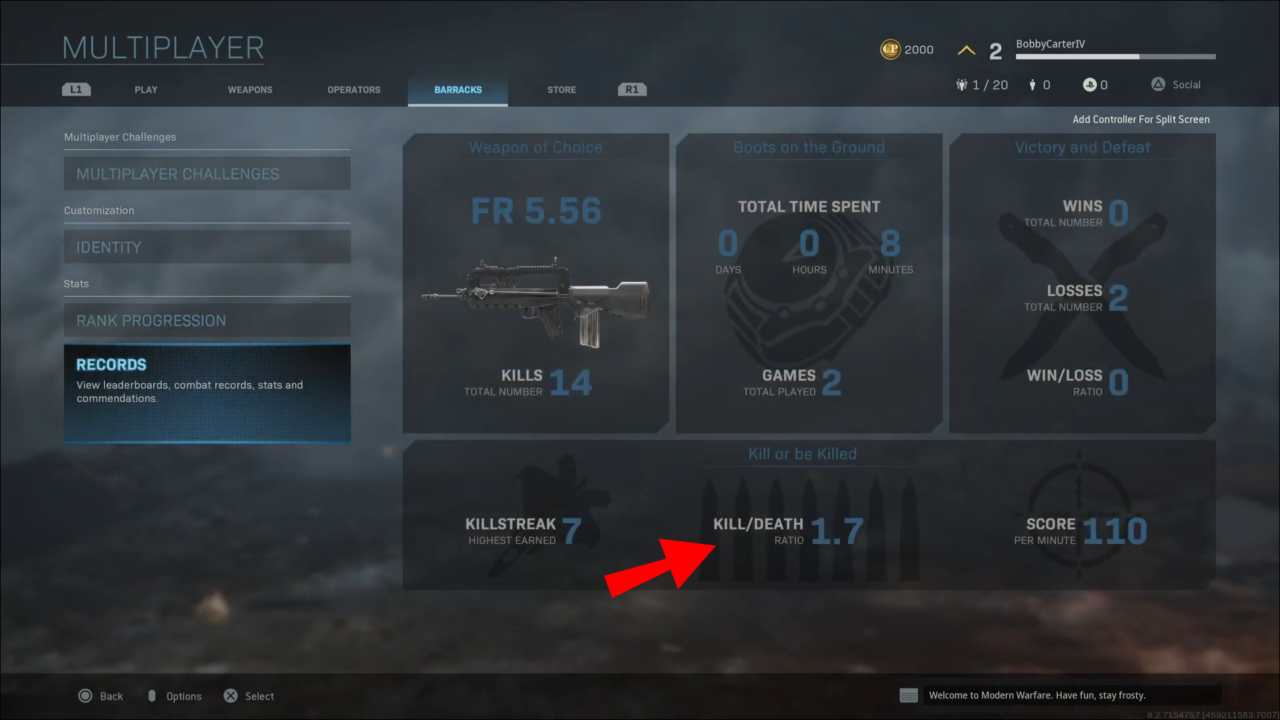Image resolution: width=1280 pixels, height=720 pixels.
Task: Switch to the OPERATORS tab
Action: [353, 89]
